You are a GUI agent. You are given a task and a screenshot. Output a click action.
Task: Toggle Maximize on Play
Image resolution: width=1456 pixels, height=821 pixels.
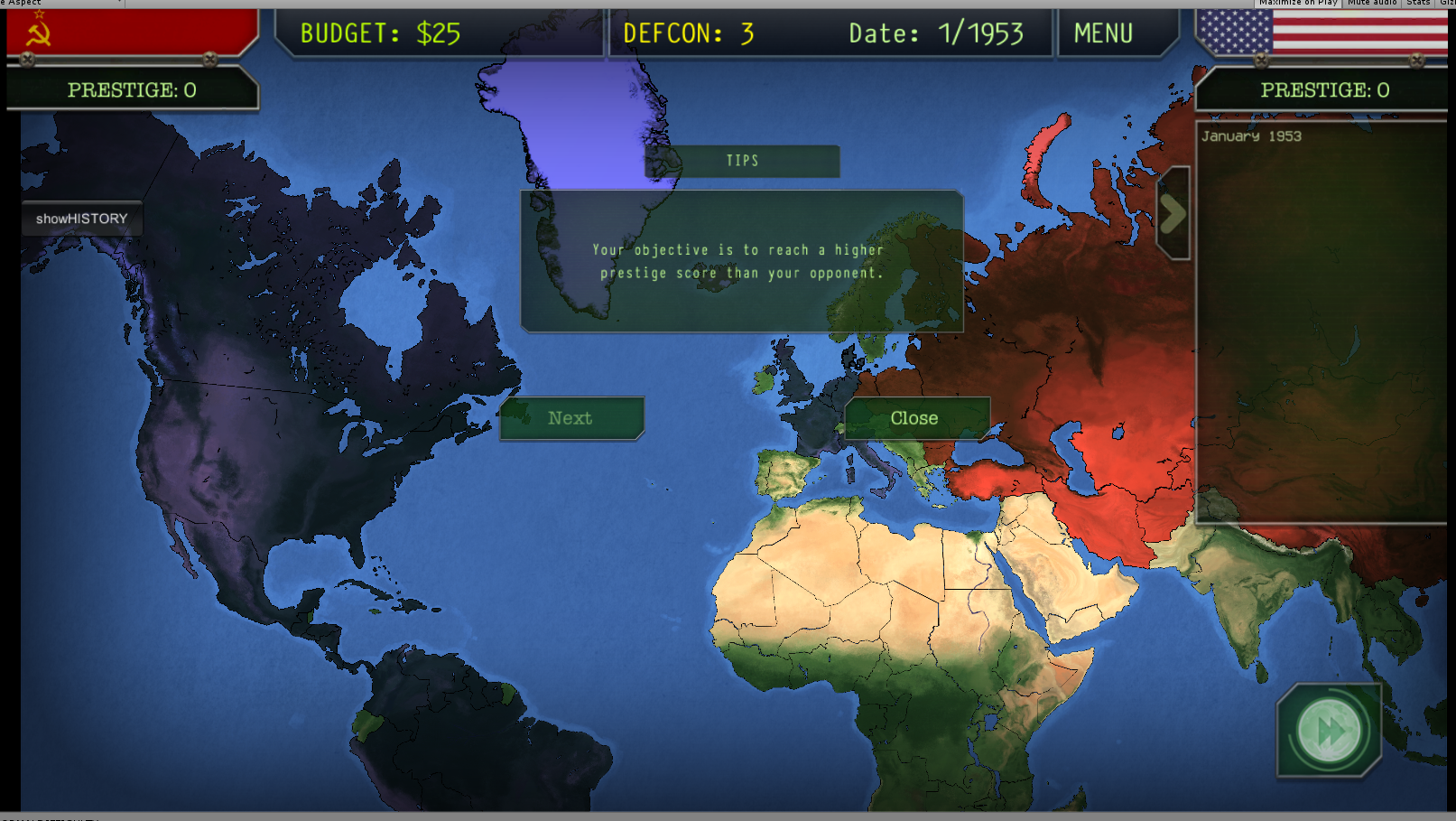pyautogui.click(x=1300, y=3)
